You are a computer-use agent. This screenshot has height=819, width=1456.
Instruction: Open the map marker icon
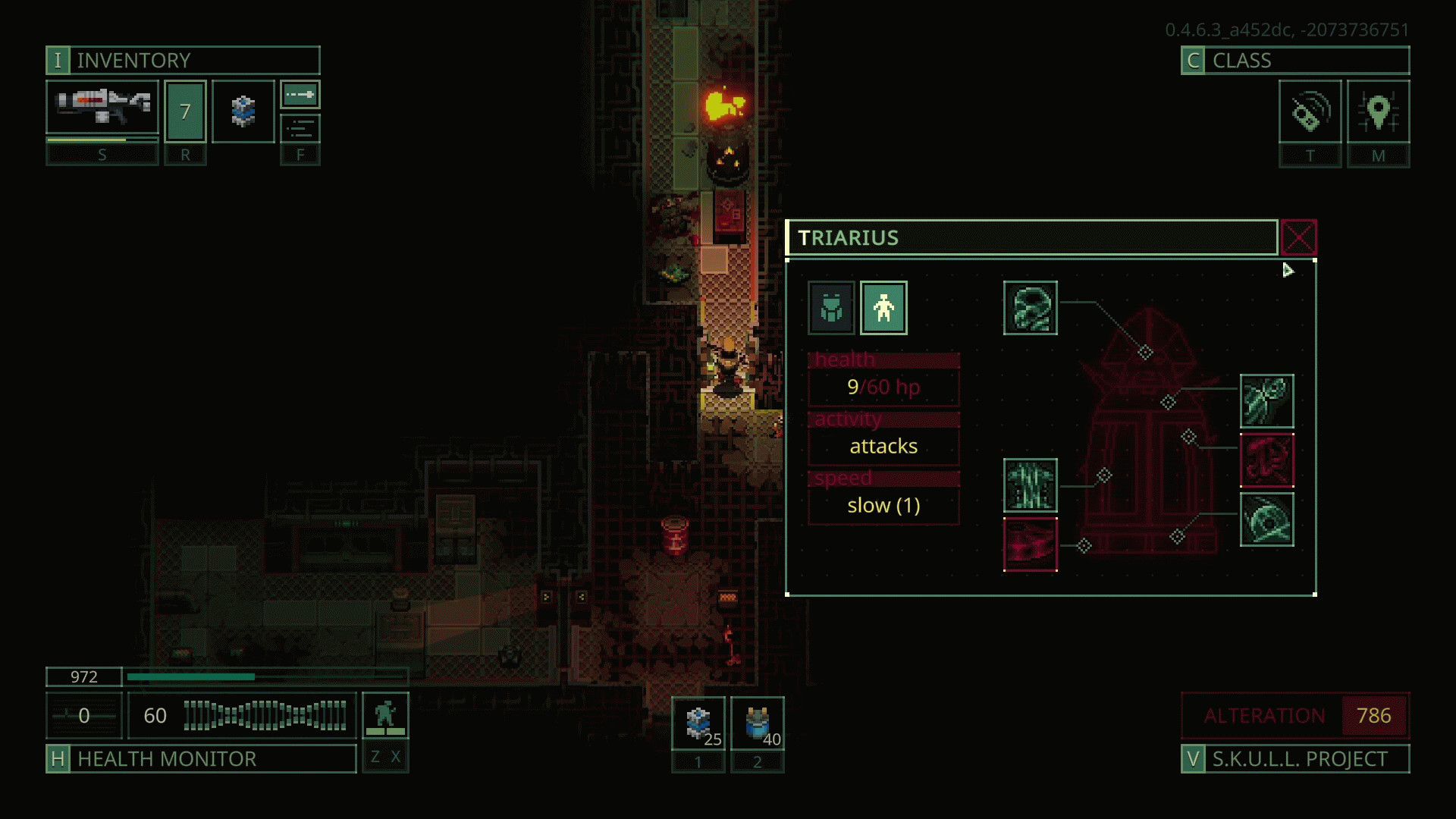pos(1378,111)
